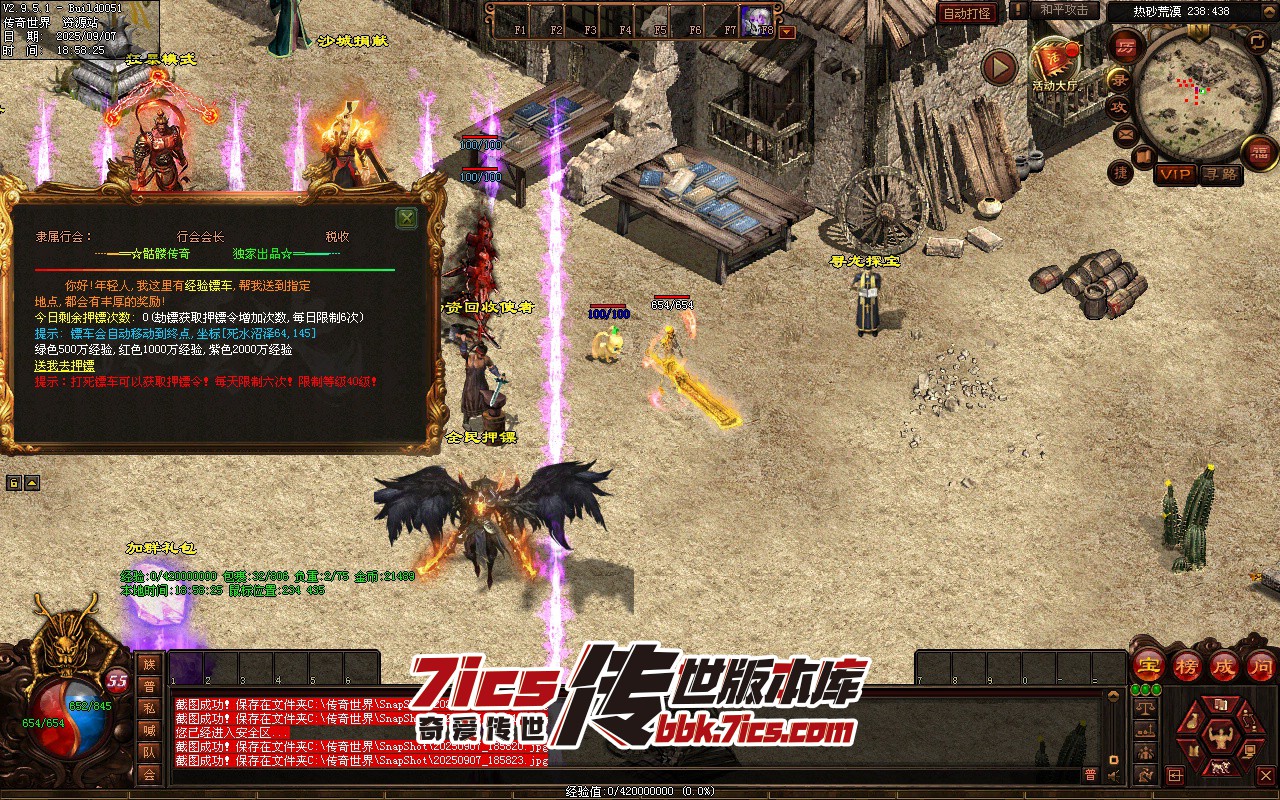Close the escort quest dialog window
Image resolution: width=1280 pixels, height=800 pixels.
406,218
